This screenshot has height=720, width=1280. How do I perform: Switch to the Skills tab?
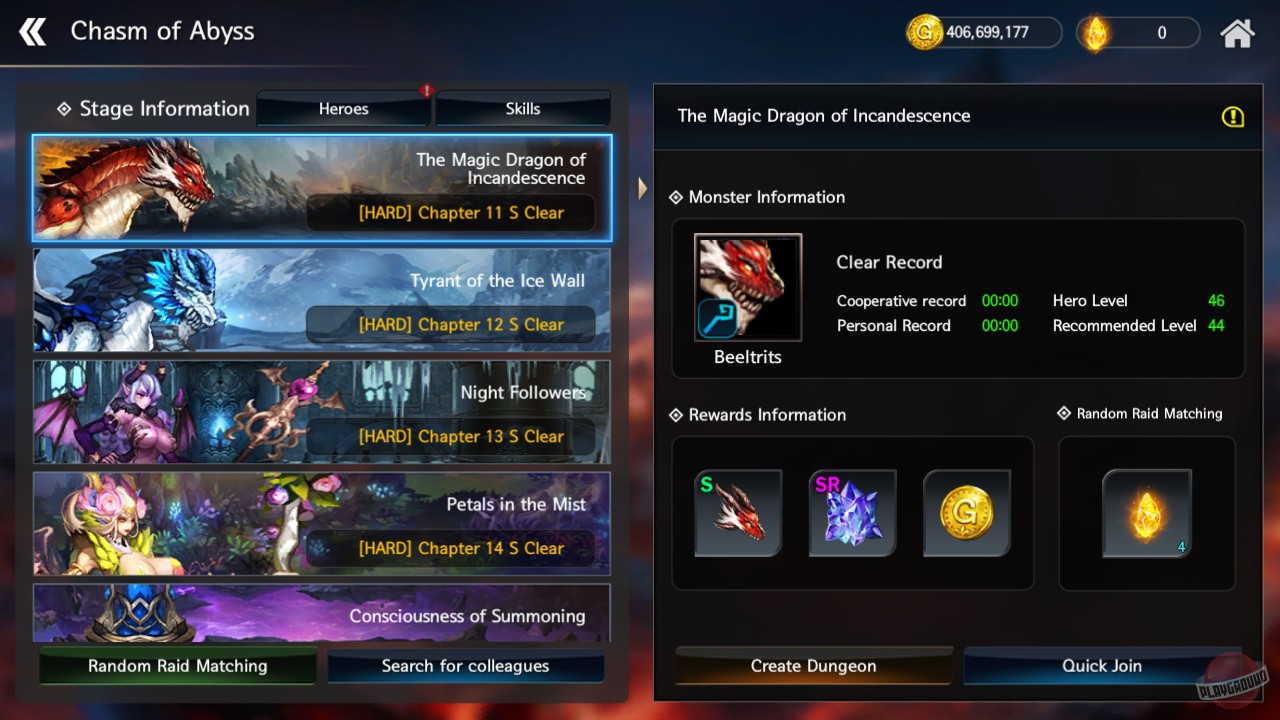coord(522,108)
